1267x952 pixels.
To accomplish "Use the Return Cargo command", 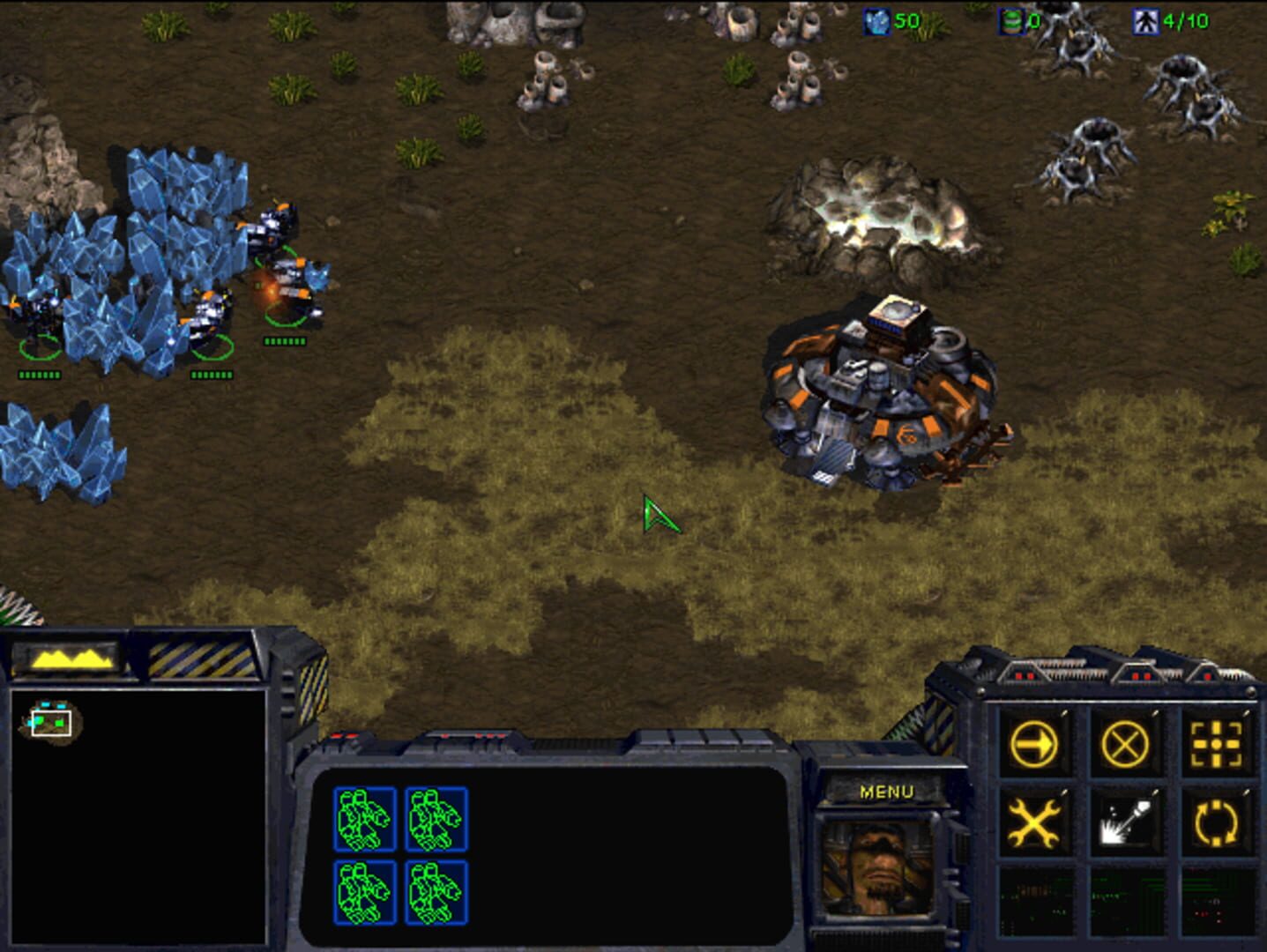I will 1217,823.
